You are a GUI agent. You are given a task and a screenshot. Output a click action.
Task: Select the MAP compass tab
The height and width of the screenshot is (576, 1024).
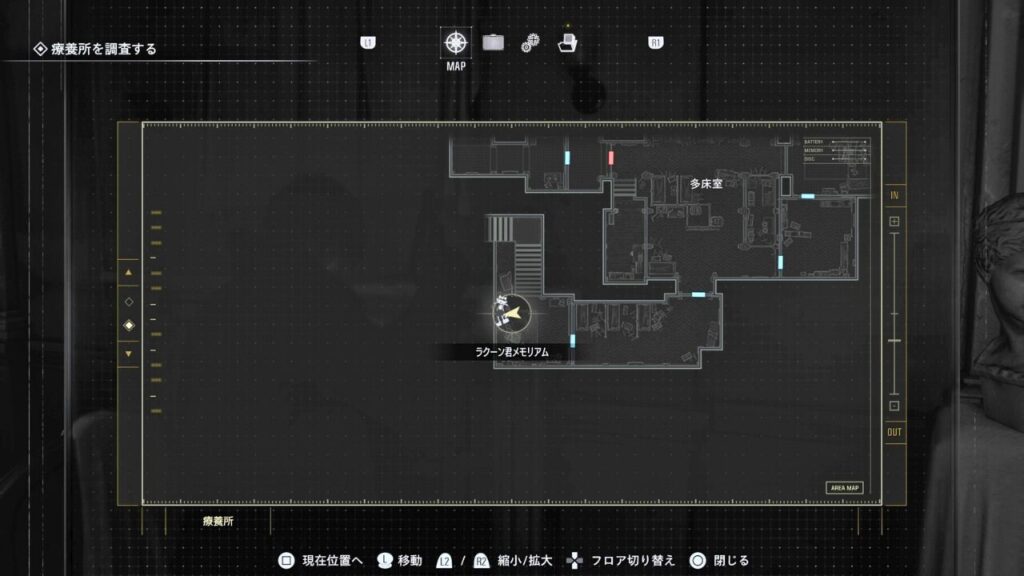click(456, 43)
